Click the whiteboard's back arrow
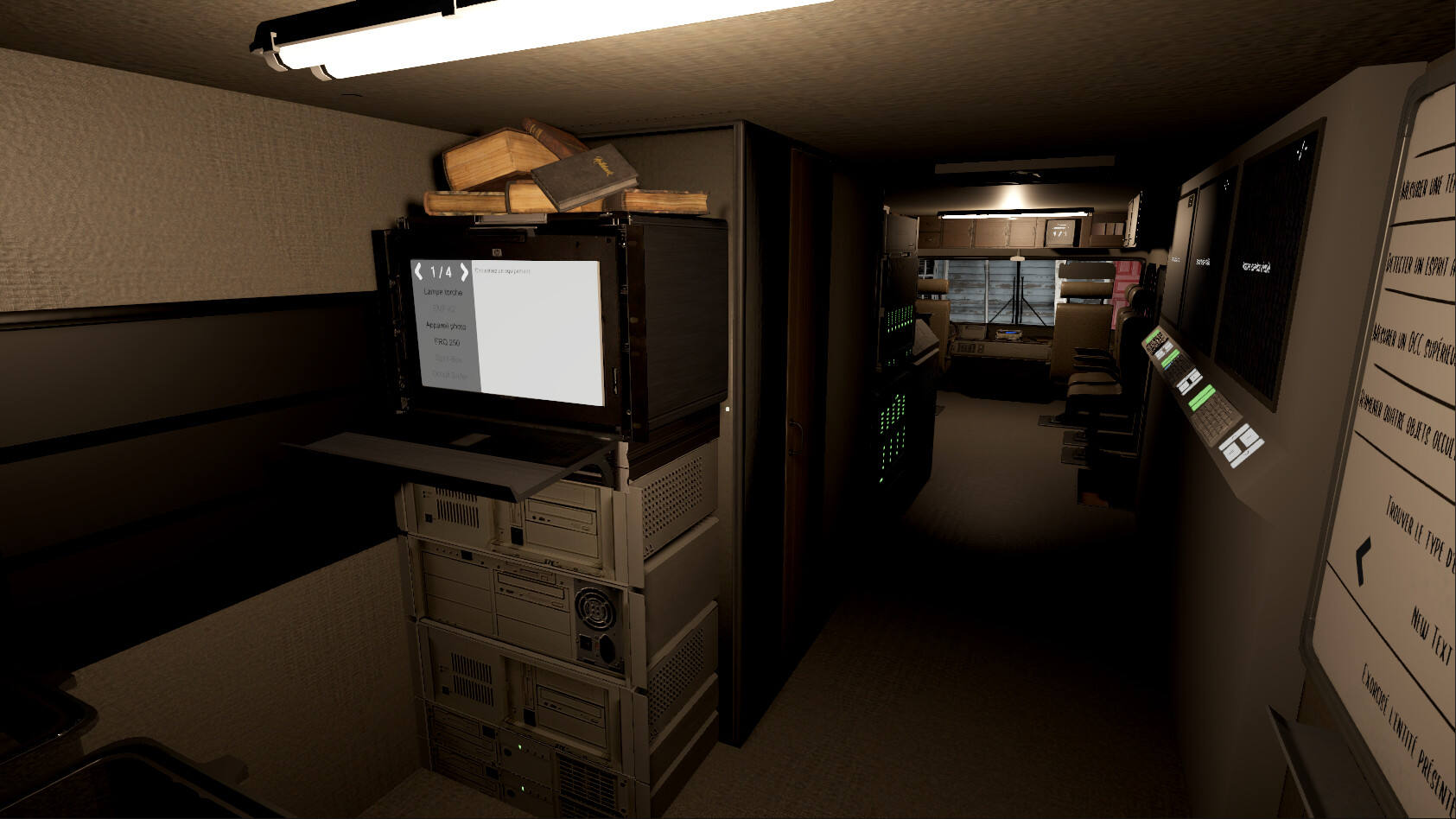 point(1363,559)
